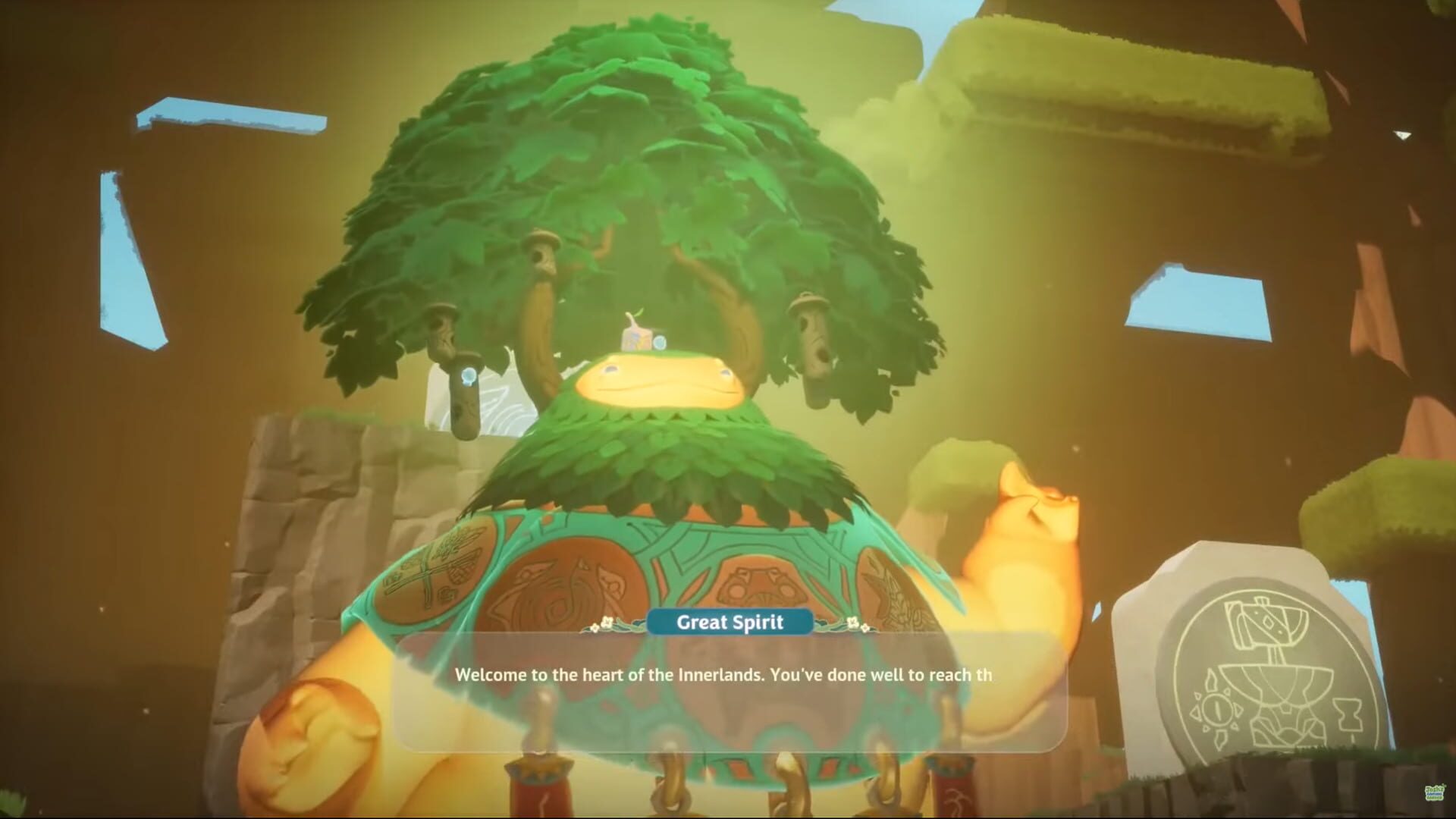Click the dialogue text to advance the conversation
Image resolution: width=1456 pixels, height=819 pixels.
[x=724, y=673]
